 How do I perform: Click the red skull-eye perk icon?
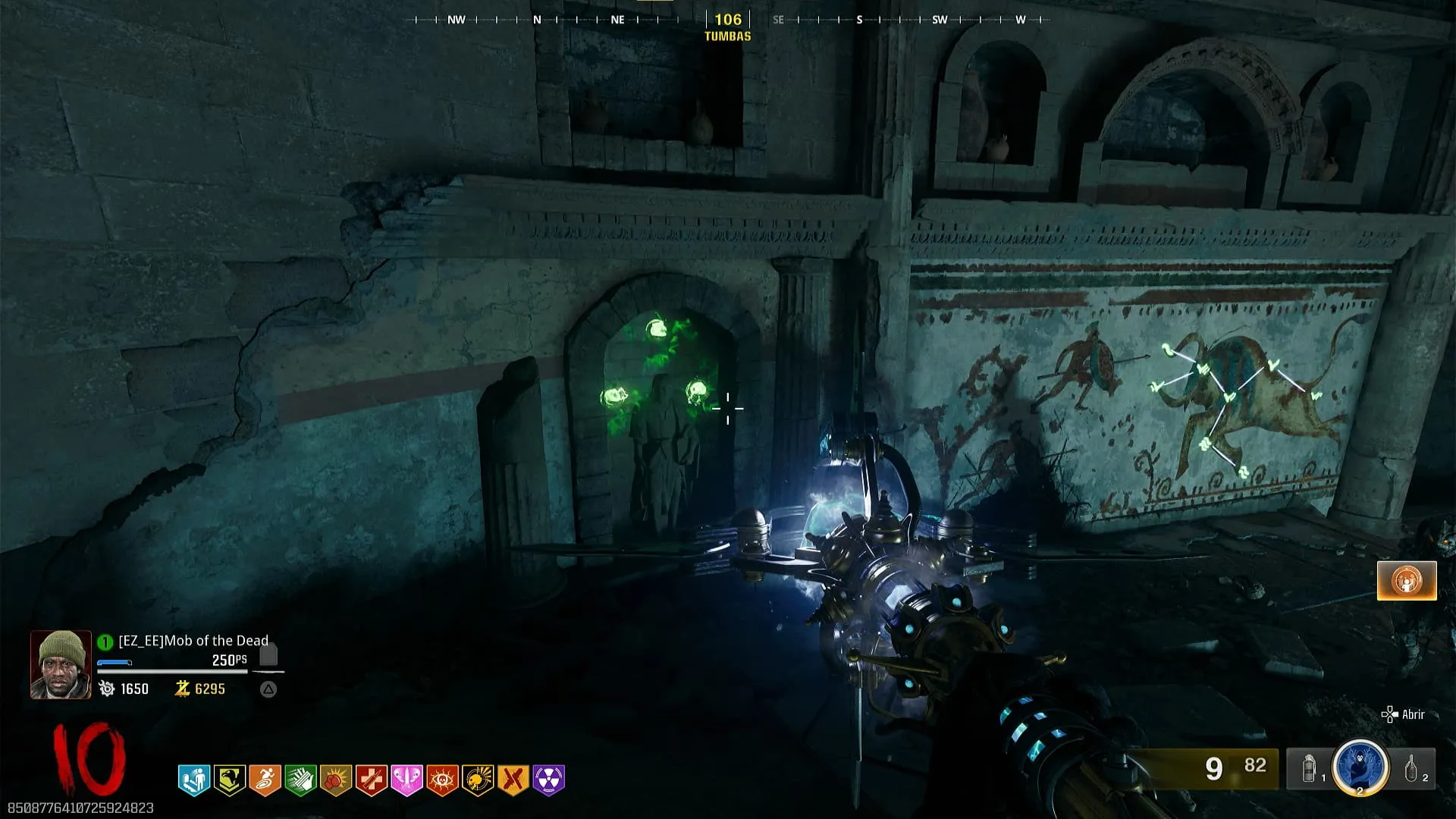point(442,780)
